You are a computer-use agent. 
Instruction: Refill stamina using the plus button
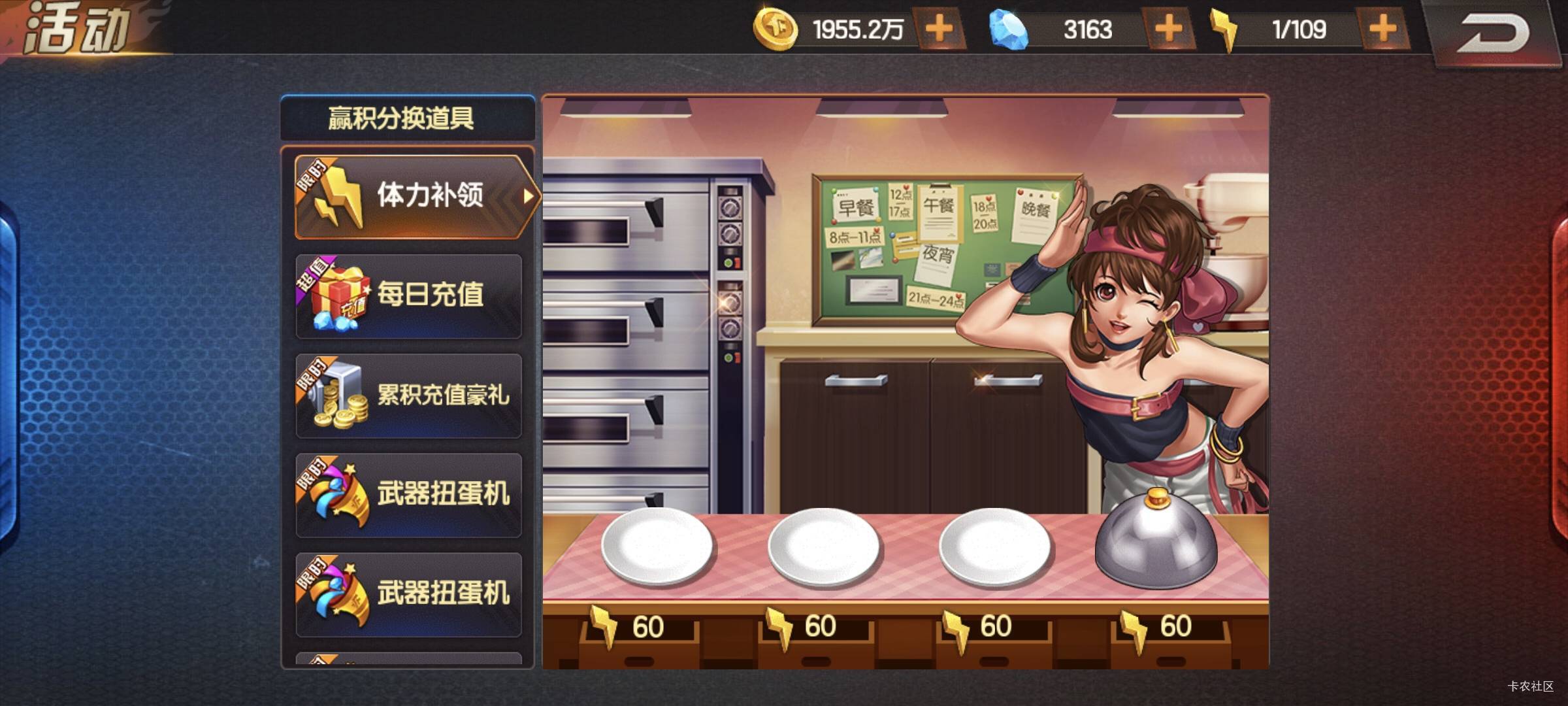click(1382, 29)
